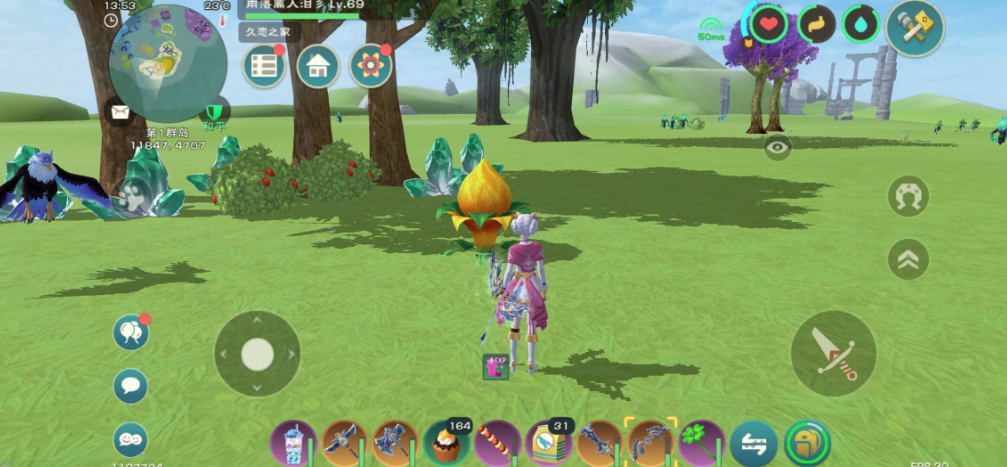1007x467 pixels.
Task: Select the cupcake slot with 164
Action: click(444, 442)
